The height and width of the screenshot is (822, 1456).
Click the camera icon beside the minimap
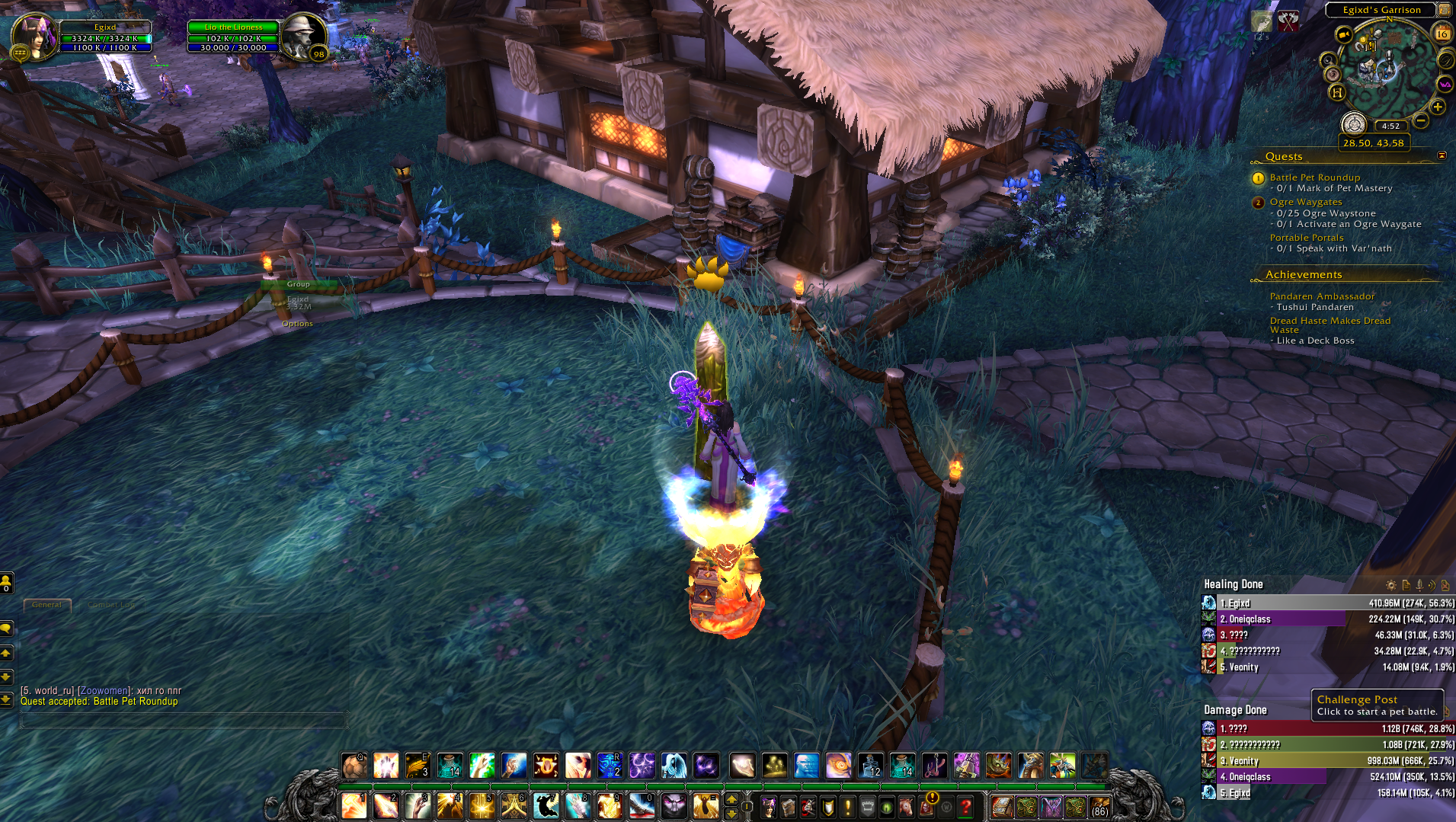[x=1344, y=35]
